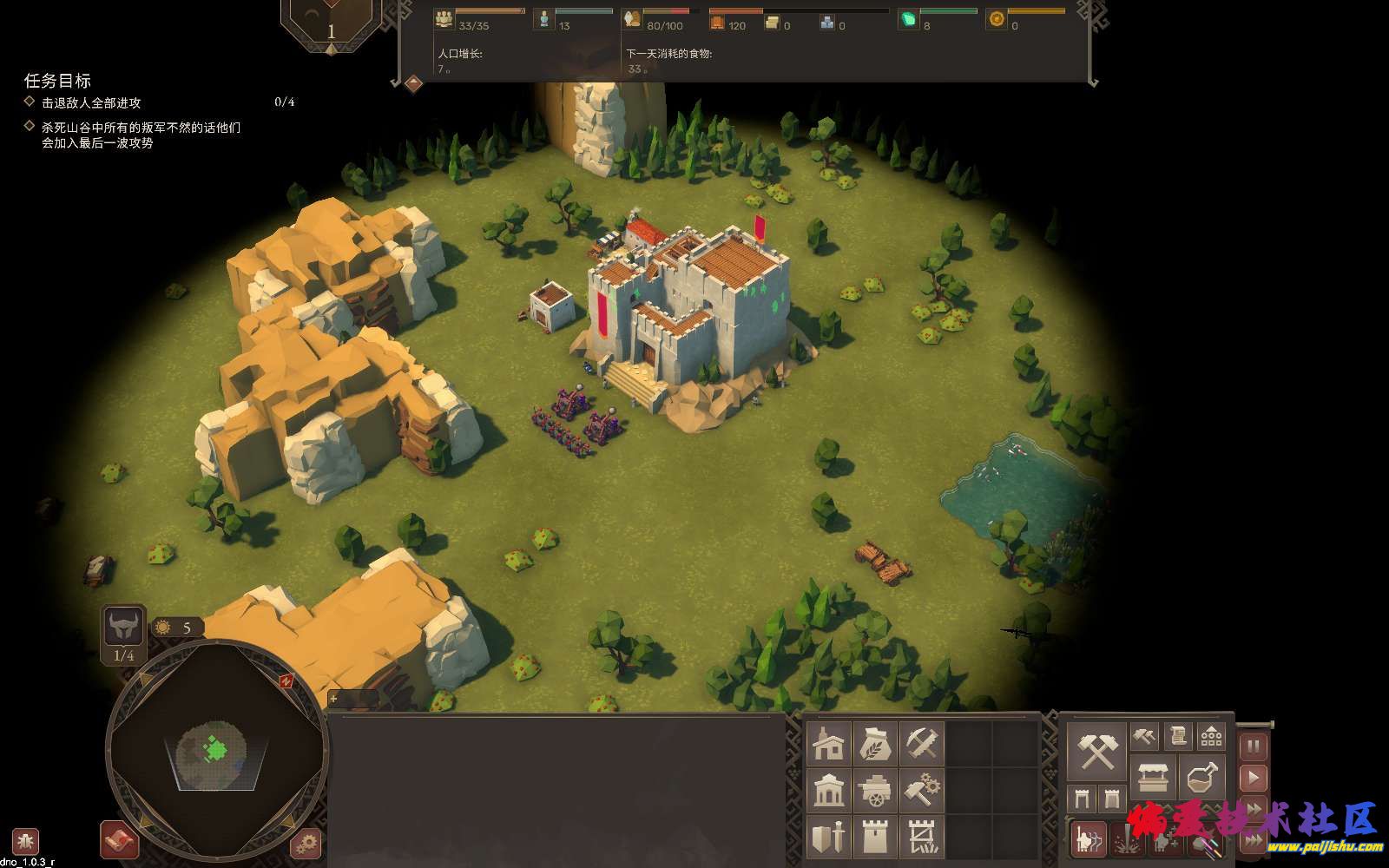
Task: Open the potion flask panel
Action: tap(1201, 777)
